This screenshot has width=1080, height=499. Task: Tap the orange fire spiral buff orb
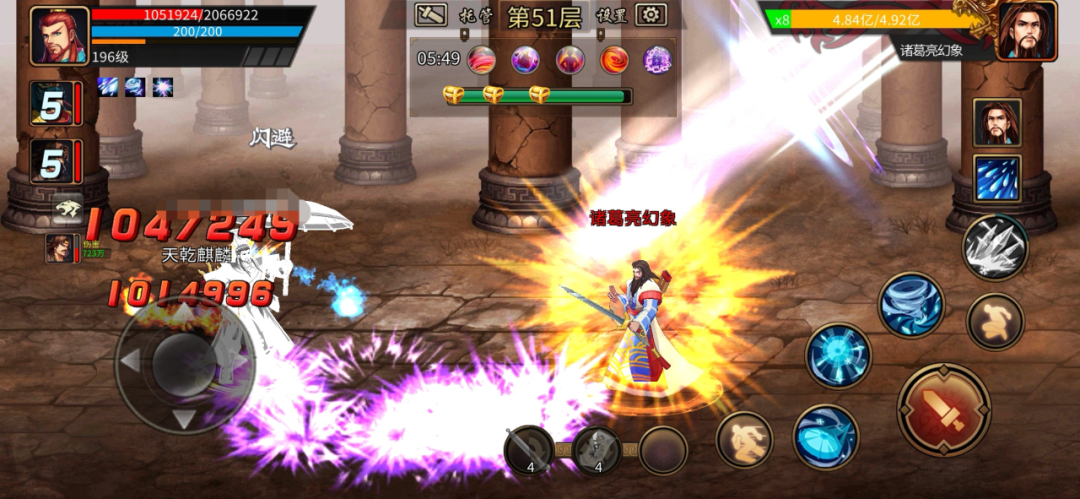613,59
